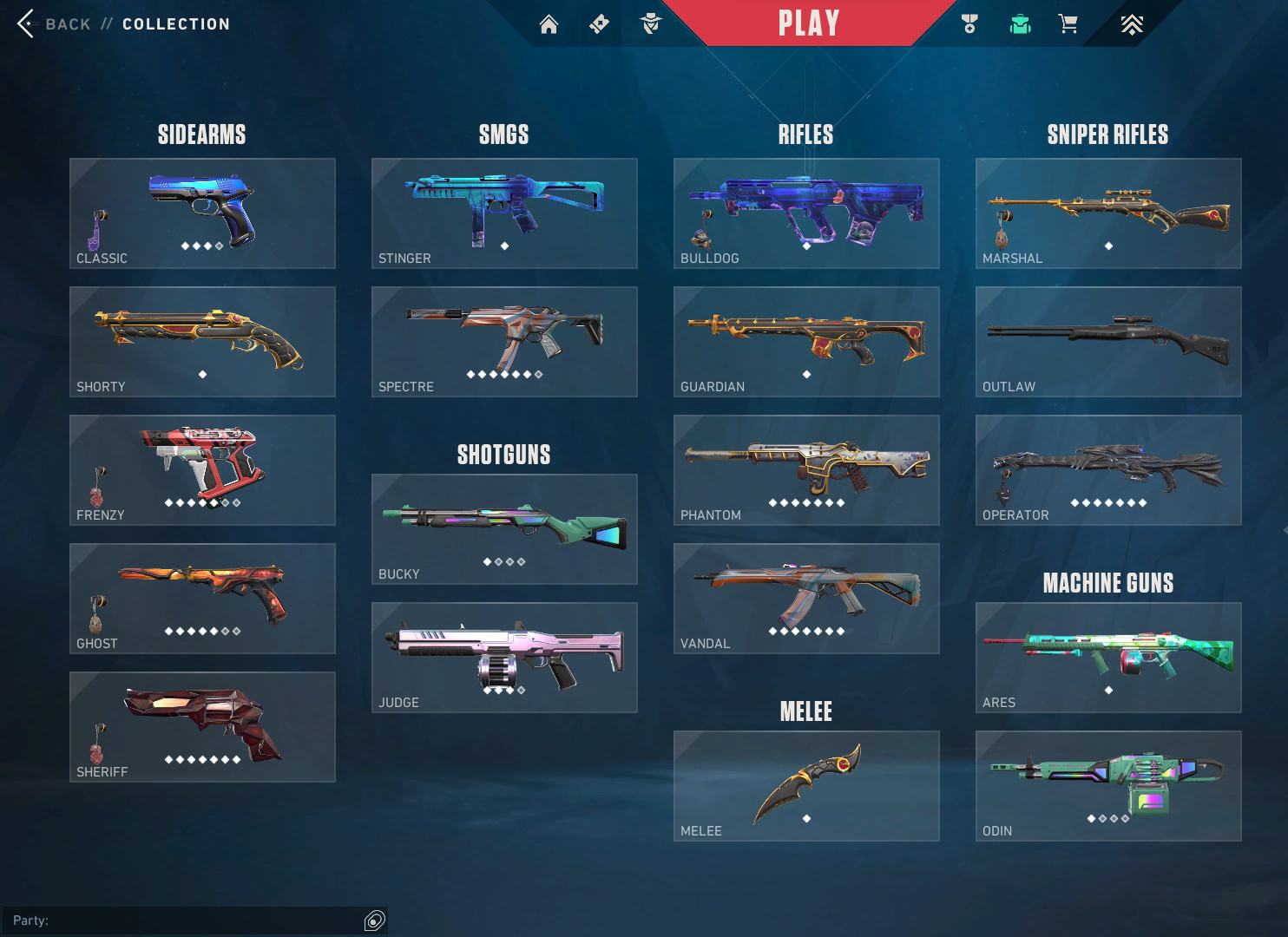Pick the Sheriff revolver slot
This screenshot has width=1288, height=937.
(202, 727)
